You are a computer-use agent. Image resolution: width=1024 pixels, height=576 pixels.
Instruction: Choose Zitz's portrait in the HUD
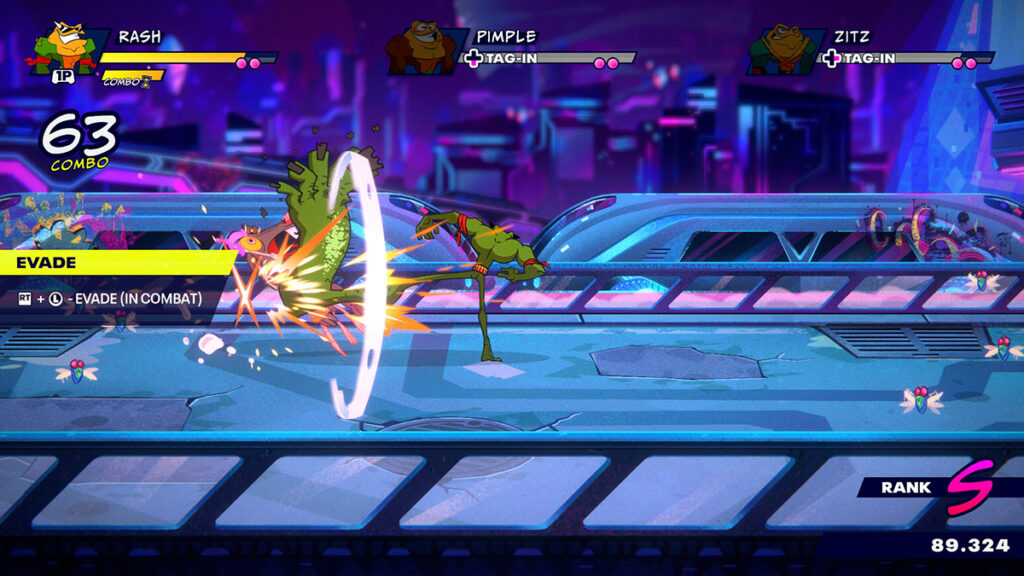pos(781,50)
